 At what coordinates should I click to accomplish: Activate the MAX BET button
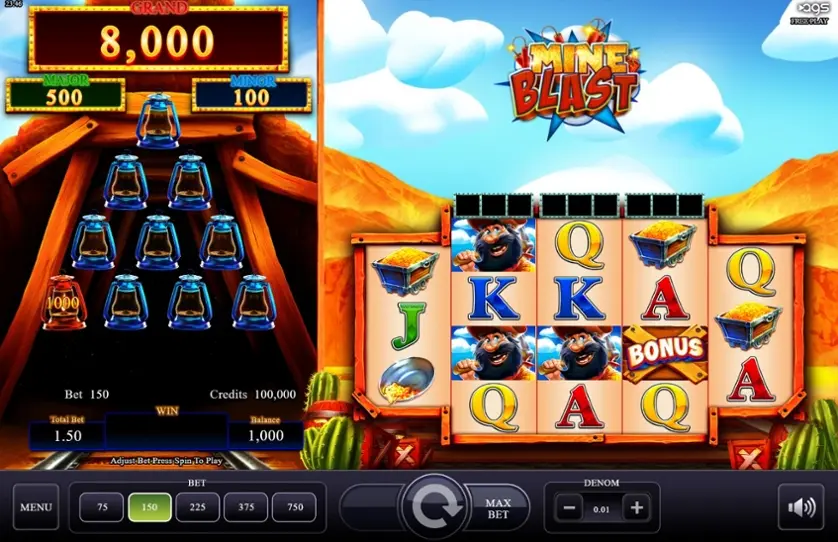(498, 508)
